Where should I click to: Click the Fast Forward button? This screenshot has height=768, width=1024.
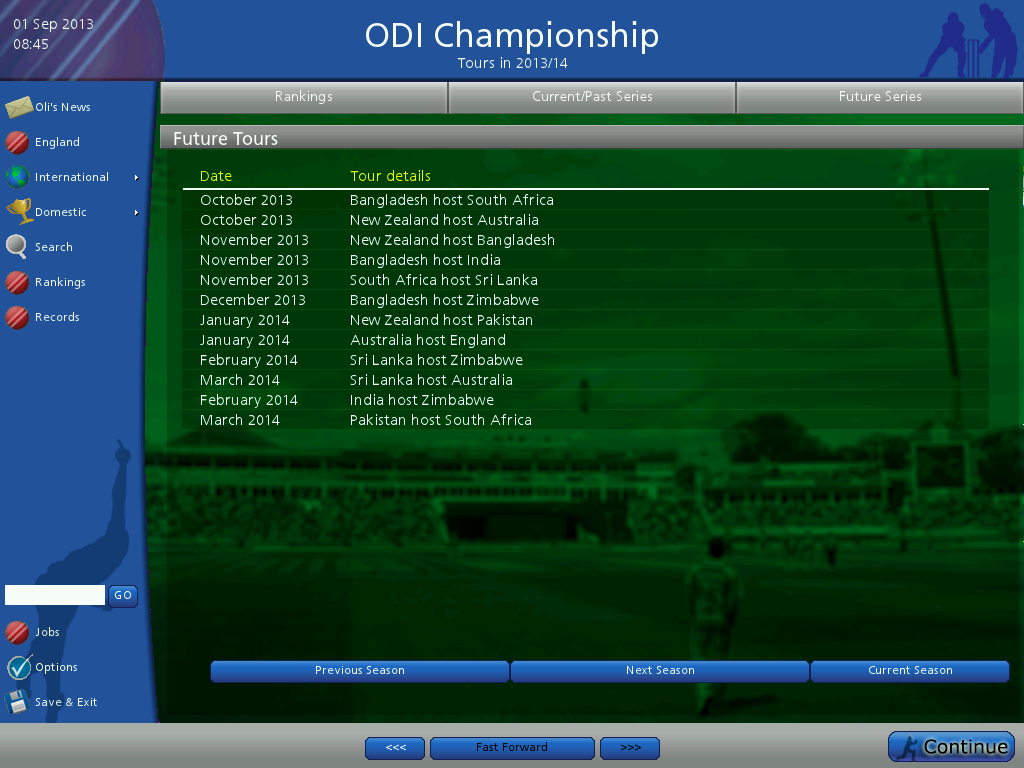(x=512, y=748)
